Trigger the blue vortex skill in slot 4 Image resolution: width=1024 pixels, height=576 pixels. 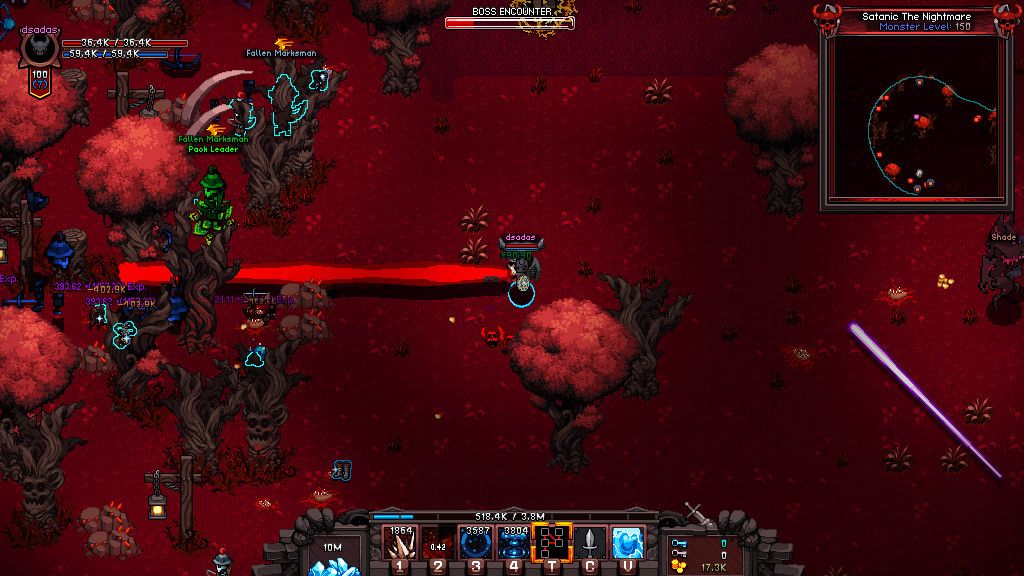514,542
